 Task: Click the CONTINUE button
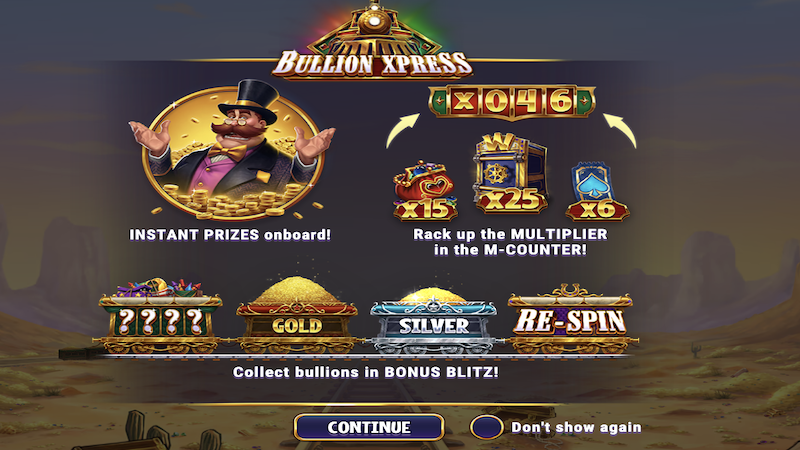(x=368, y=427)
